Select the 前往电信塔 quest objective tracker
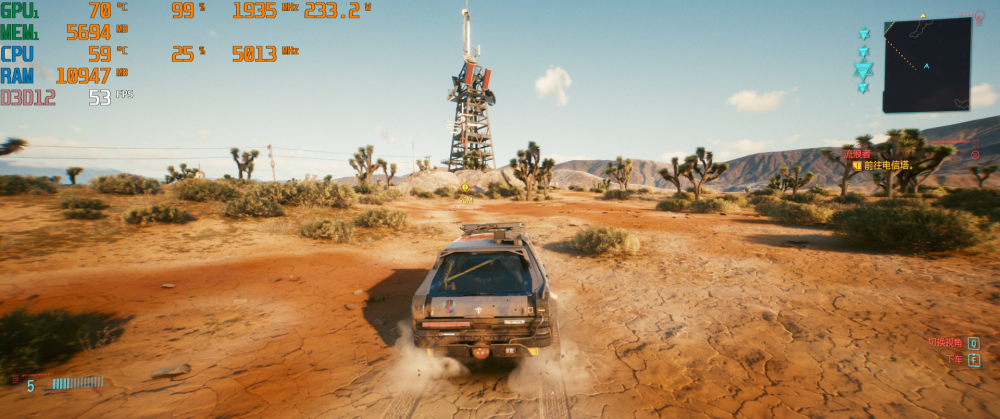The height and width of the screenshot is (419, 1000). click(885, 165)
